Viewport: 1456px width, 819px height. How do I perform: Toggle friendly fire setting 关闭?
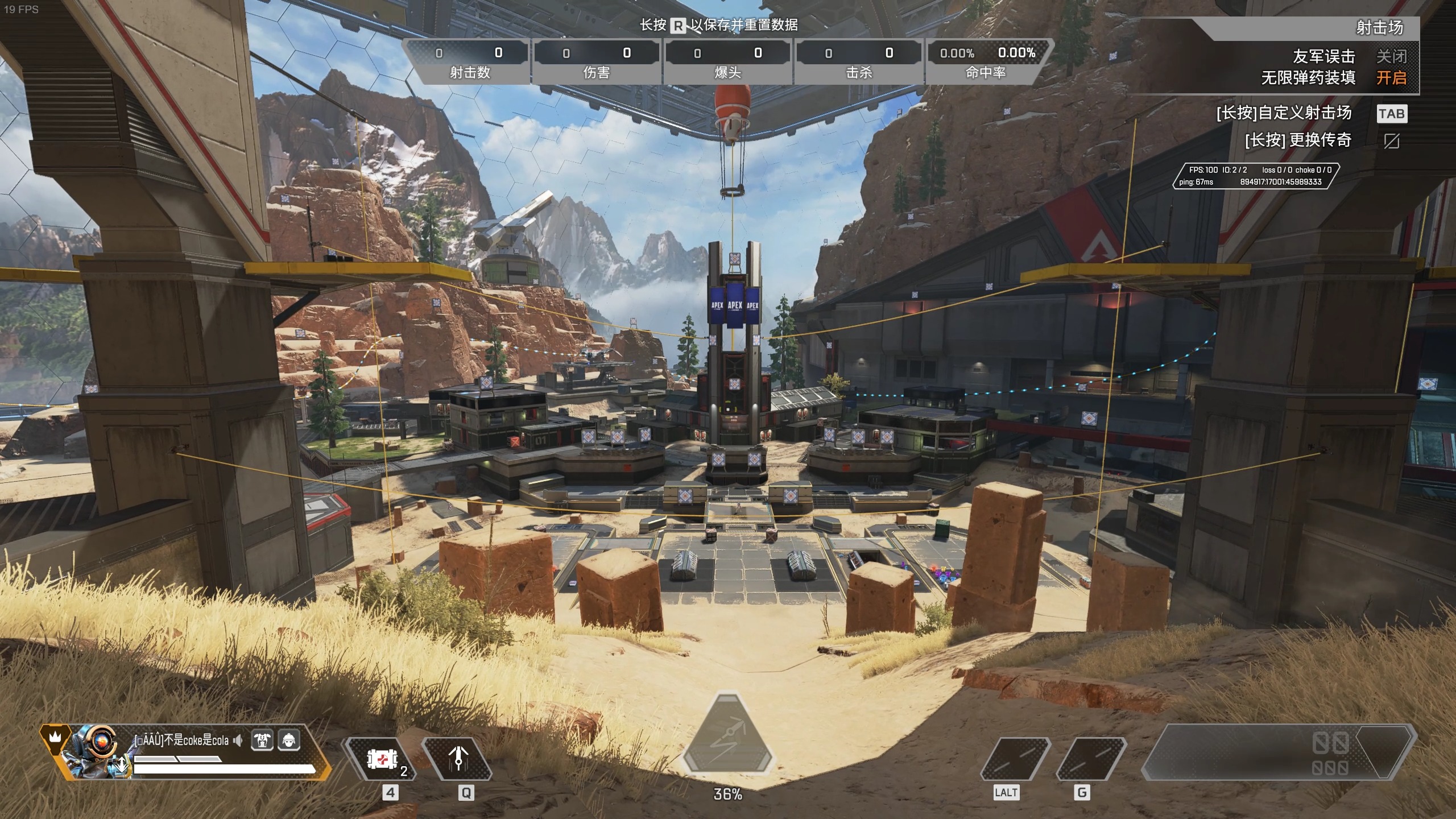(1391, 56)
